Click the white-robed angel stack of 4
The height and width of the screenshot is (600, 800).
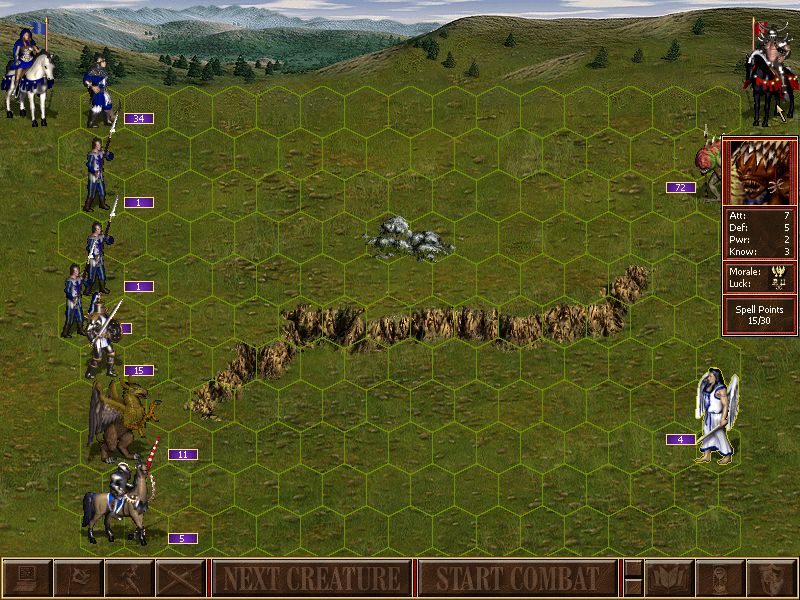(x=716, y=415)
